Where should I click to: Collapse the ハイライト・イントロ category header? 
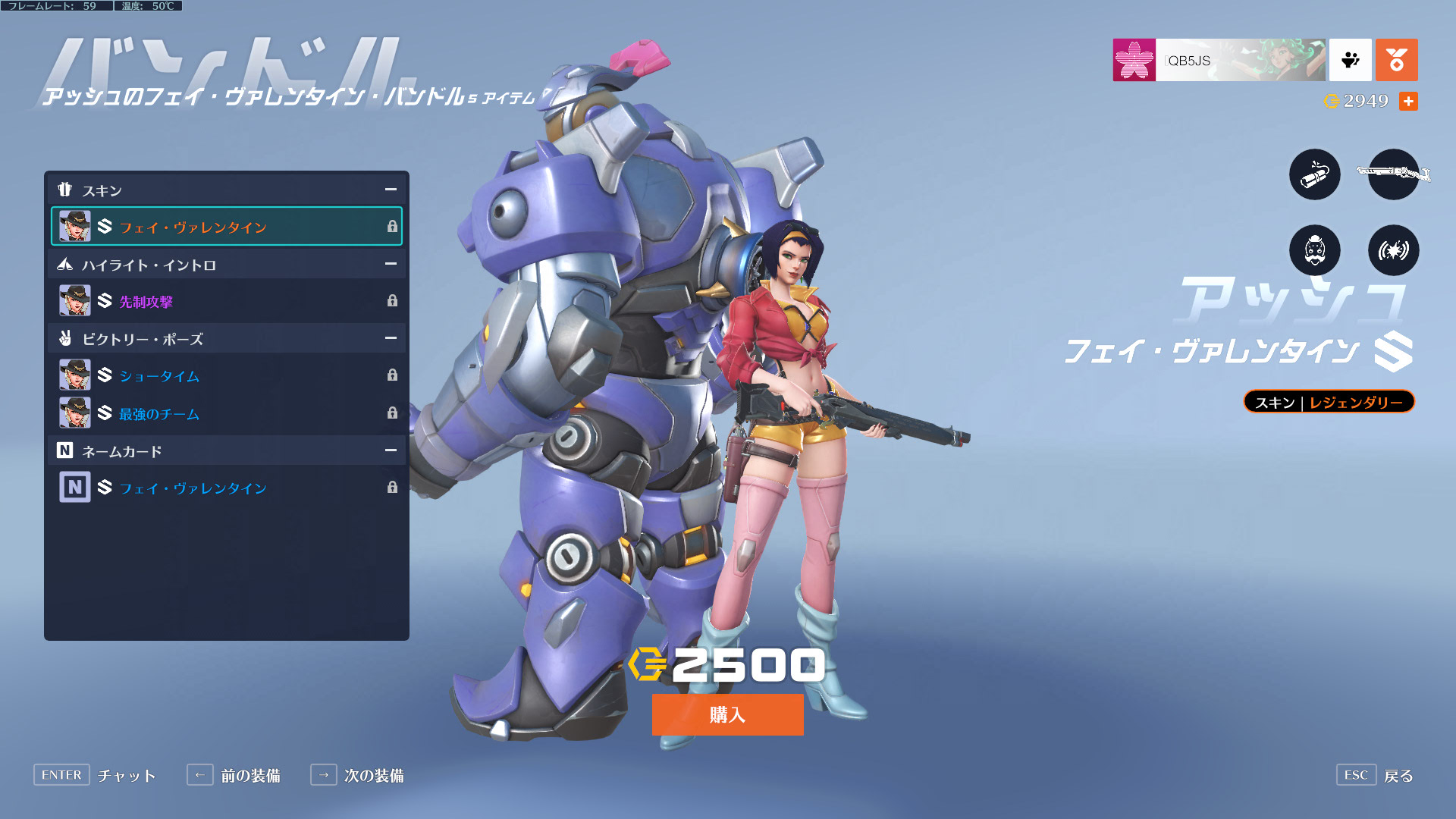391,264
